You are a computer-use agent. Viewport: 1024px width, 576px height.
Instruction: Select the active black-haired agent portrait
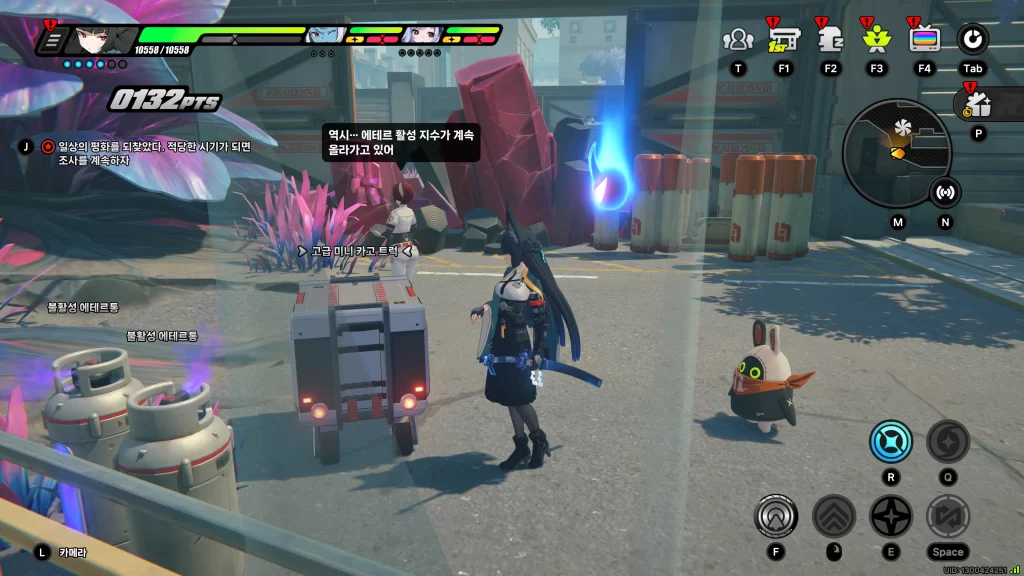[100, 39]
